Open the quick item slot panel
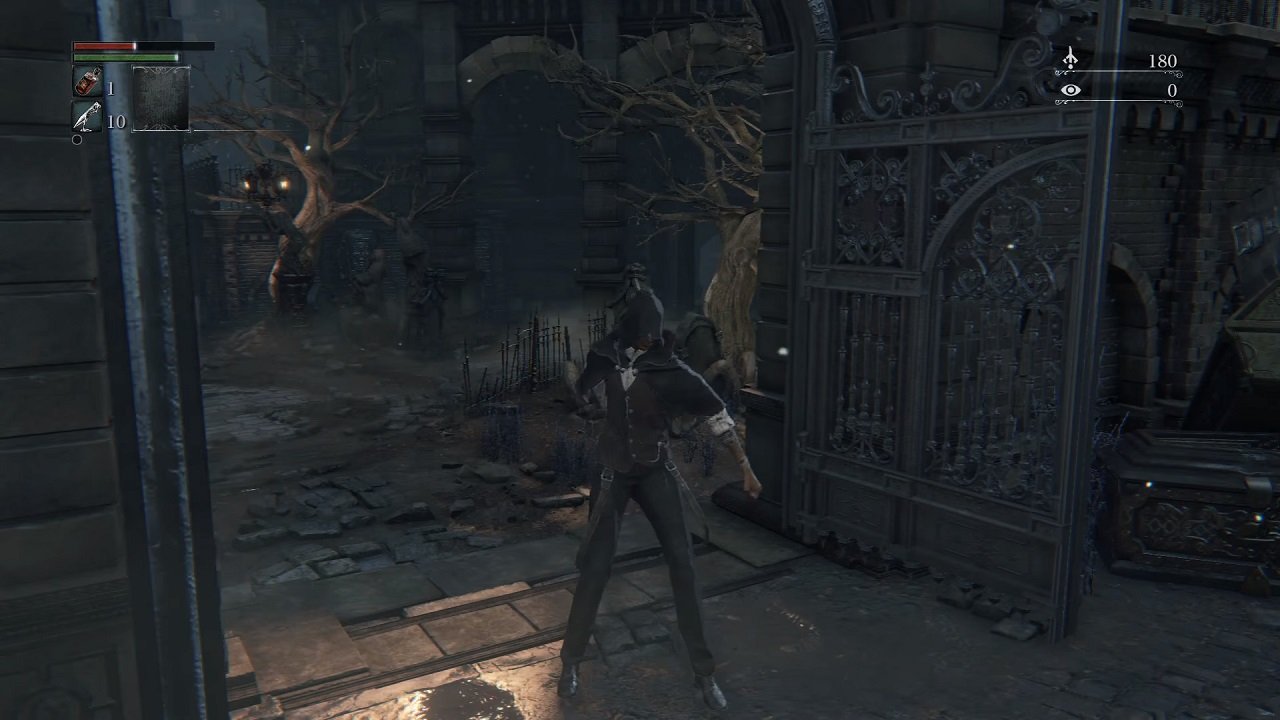Viewport: 1280px width, 720px height. click(x=87, y=100)
